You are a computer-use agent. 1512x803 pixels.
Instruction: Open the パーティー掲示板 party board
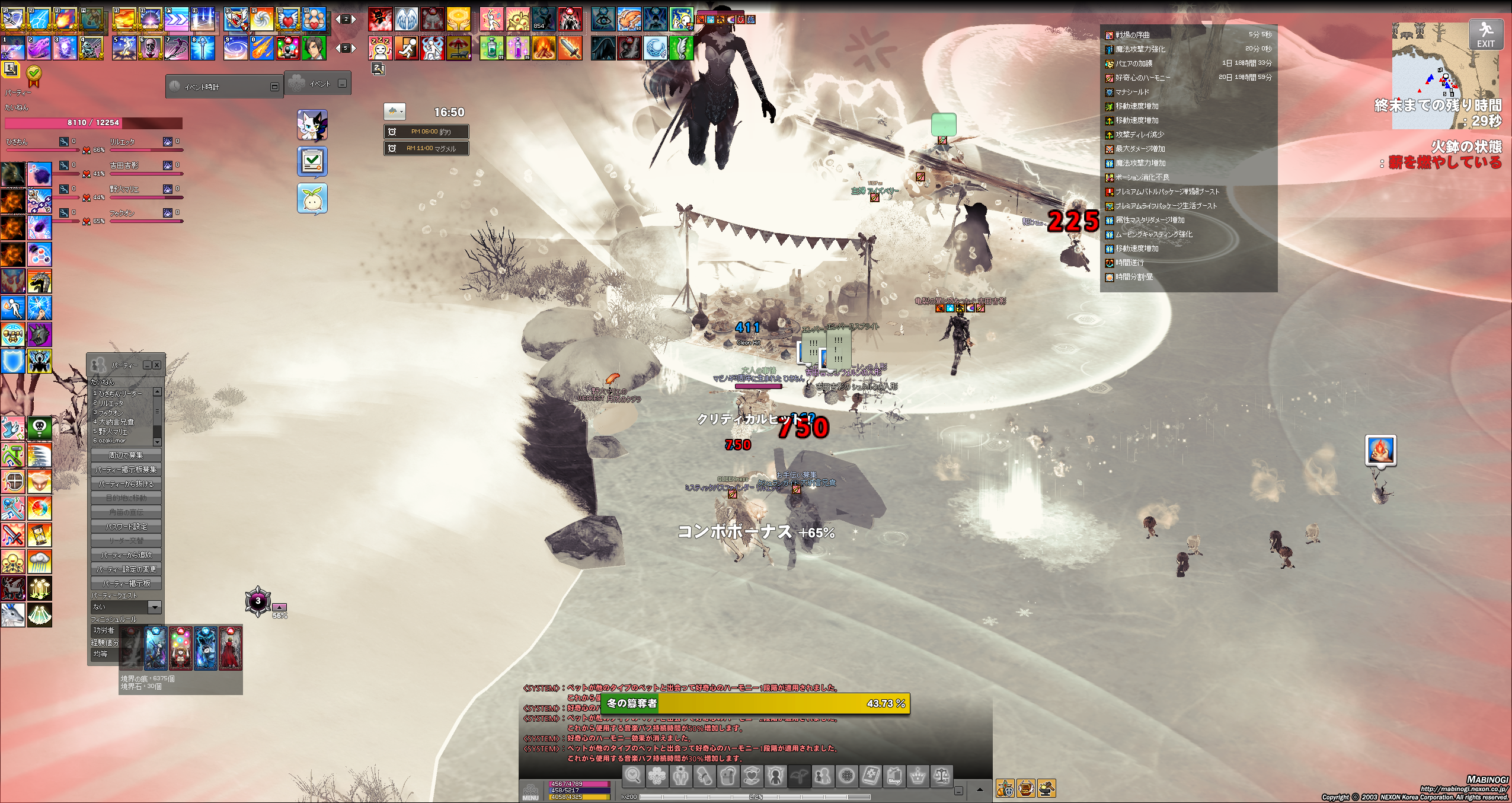pyautogui.click(x=126, y=584)
